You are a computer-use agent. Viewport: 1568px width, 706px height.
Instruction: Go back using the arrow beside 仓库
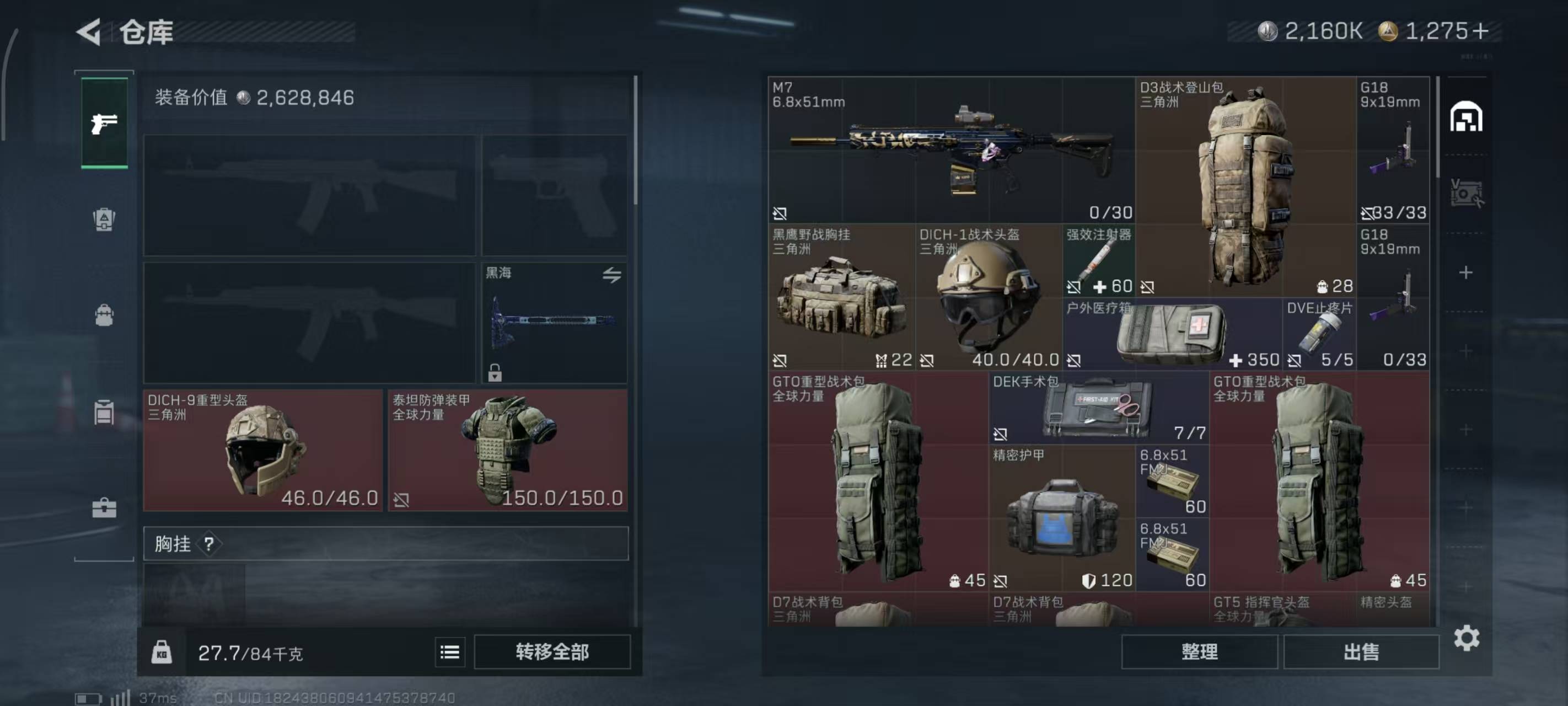coord(89,31)
